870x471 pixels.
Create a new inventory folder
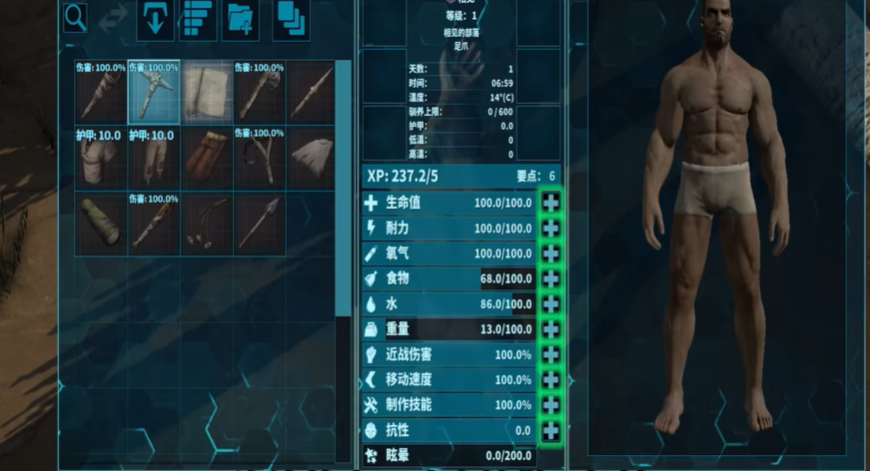(241, 19)
